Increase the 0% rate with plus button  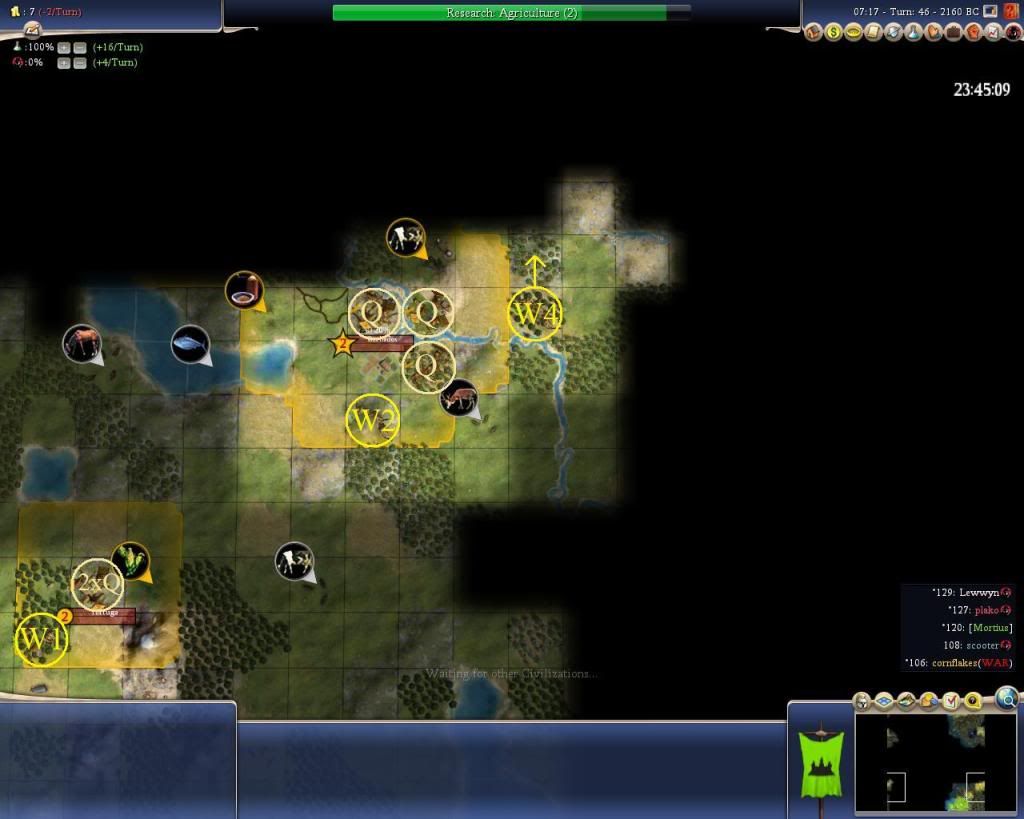click(x=63, y=63)
